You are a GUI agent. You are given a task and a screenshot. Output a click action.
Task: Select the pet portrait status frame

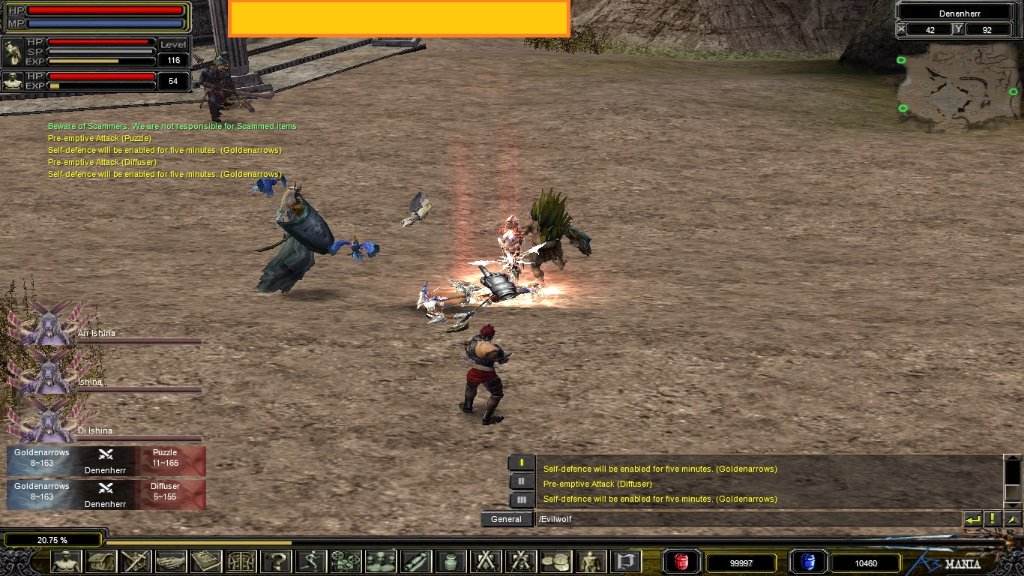coord(13,81)
